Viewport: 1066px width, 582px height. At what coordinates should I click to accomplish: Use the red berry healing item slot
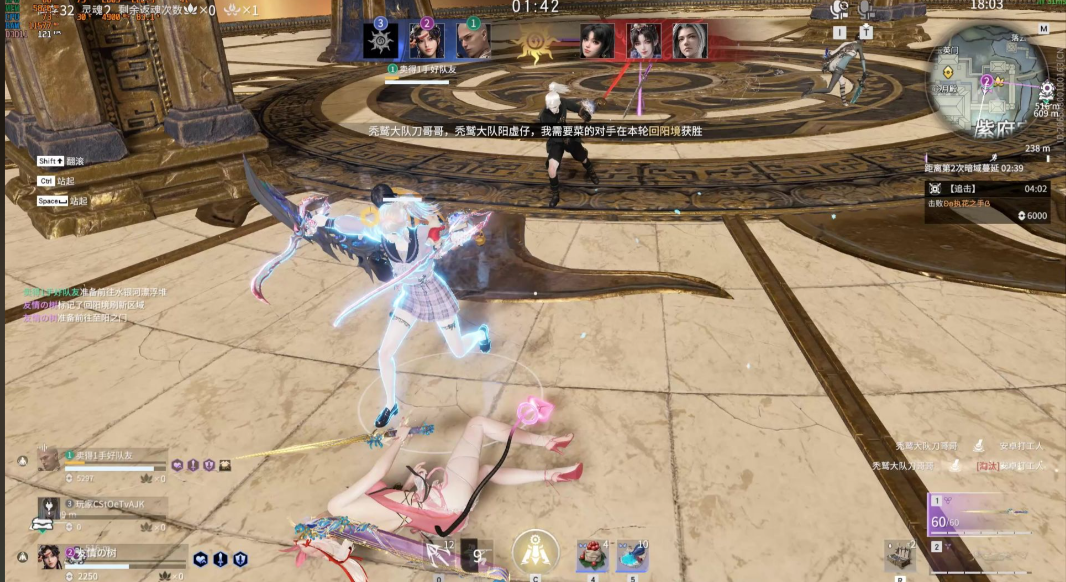(591, 555)
